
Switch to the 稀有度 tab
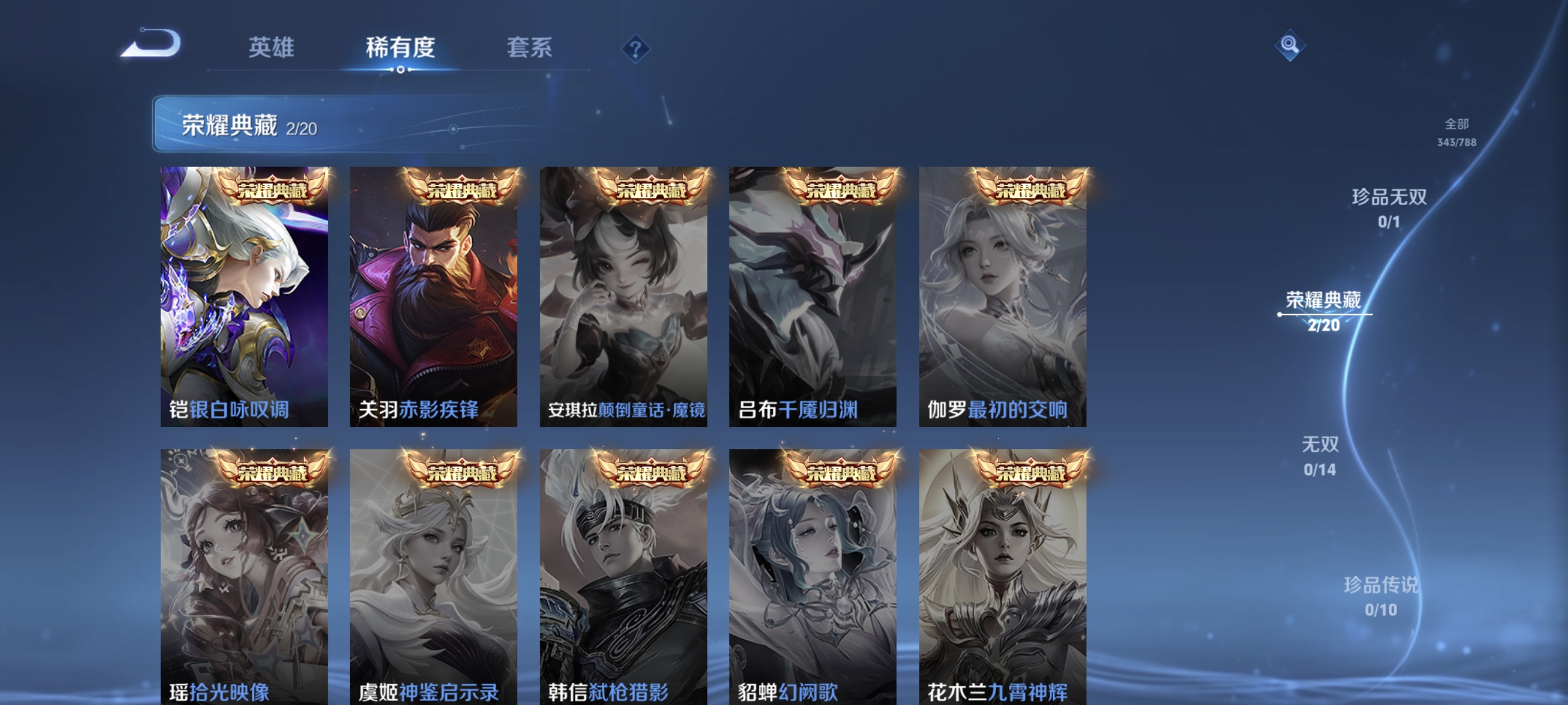pyautogui.click(x=401, y=49)
